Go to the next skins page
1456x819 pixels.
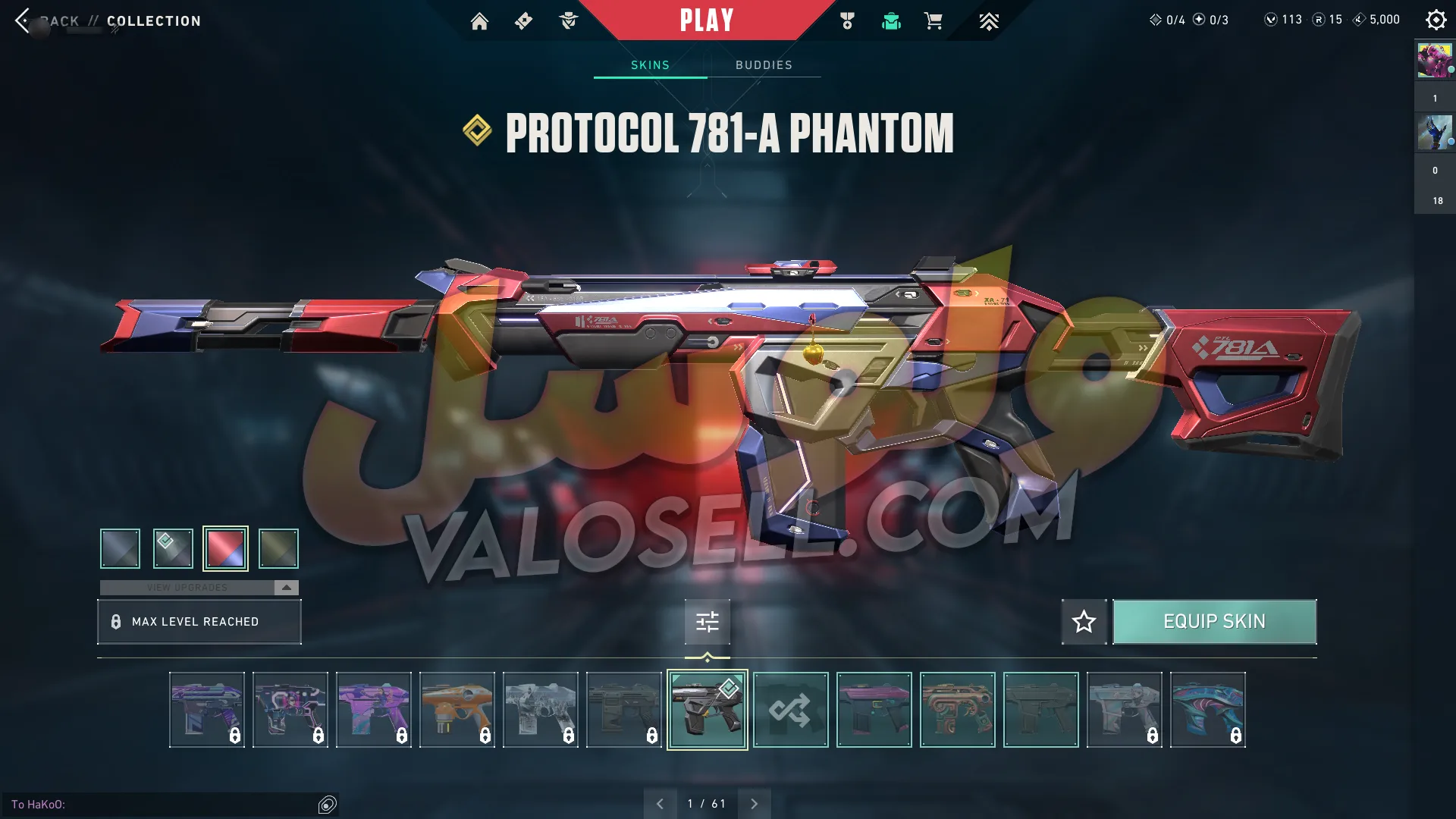754,804
